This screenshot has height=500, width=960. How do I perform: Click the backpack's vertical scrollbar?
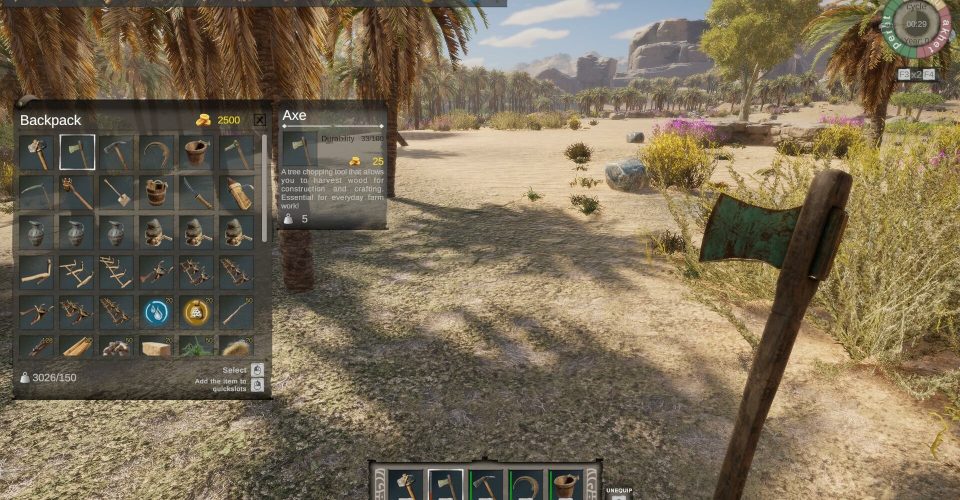pyautogui.click(x=265, y=190)
